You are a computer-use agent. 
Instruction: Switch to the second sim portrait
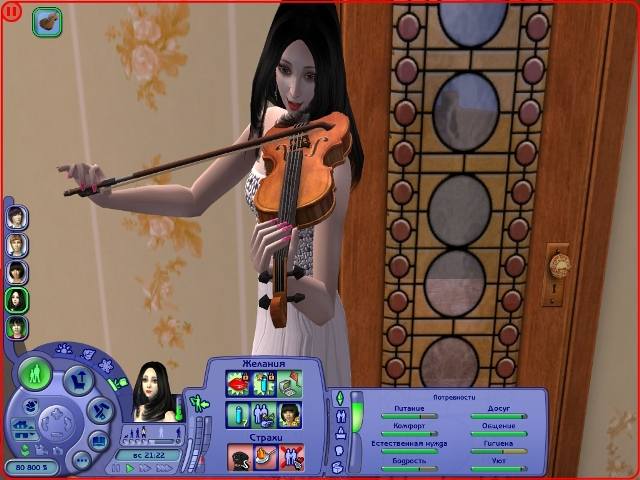(17, 244)
